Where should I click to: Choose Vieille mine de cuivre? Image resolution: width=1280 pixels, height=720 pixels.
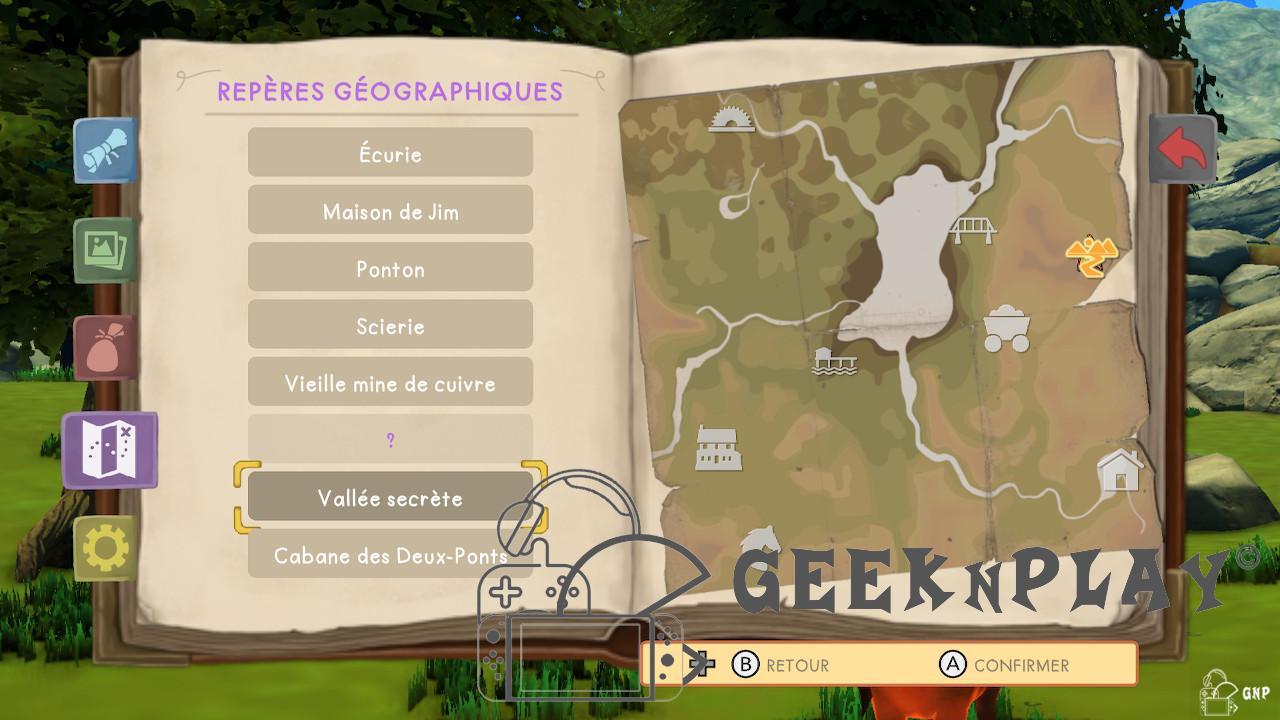tap(390, 383)
